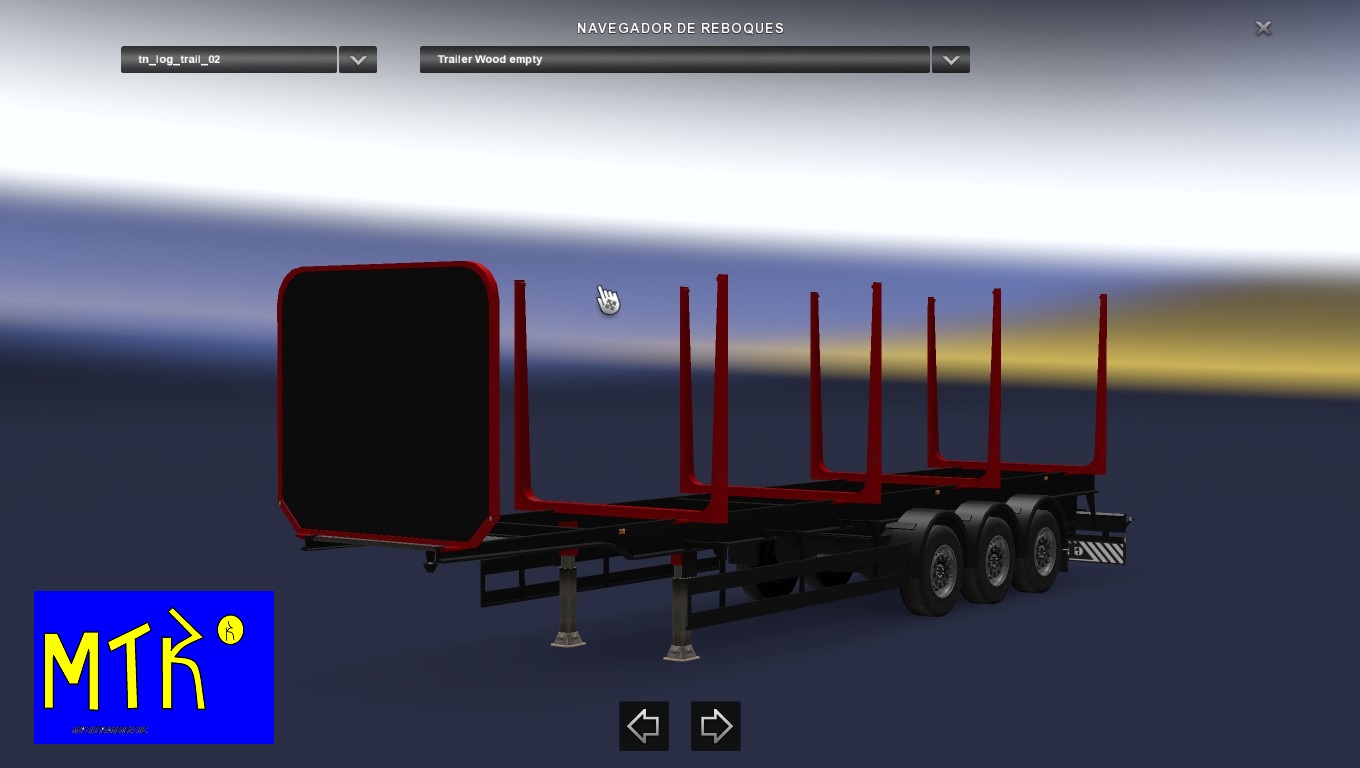This screenshot has width=1360, height=768.
Task: Click the NAVEGADOR DE REBOQUES title
Action: click(x=679, y=28)
